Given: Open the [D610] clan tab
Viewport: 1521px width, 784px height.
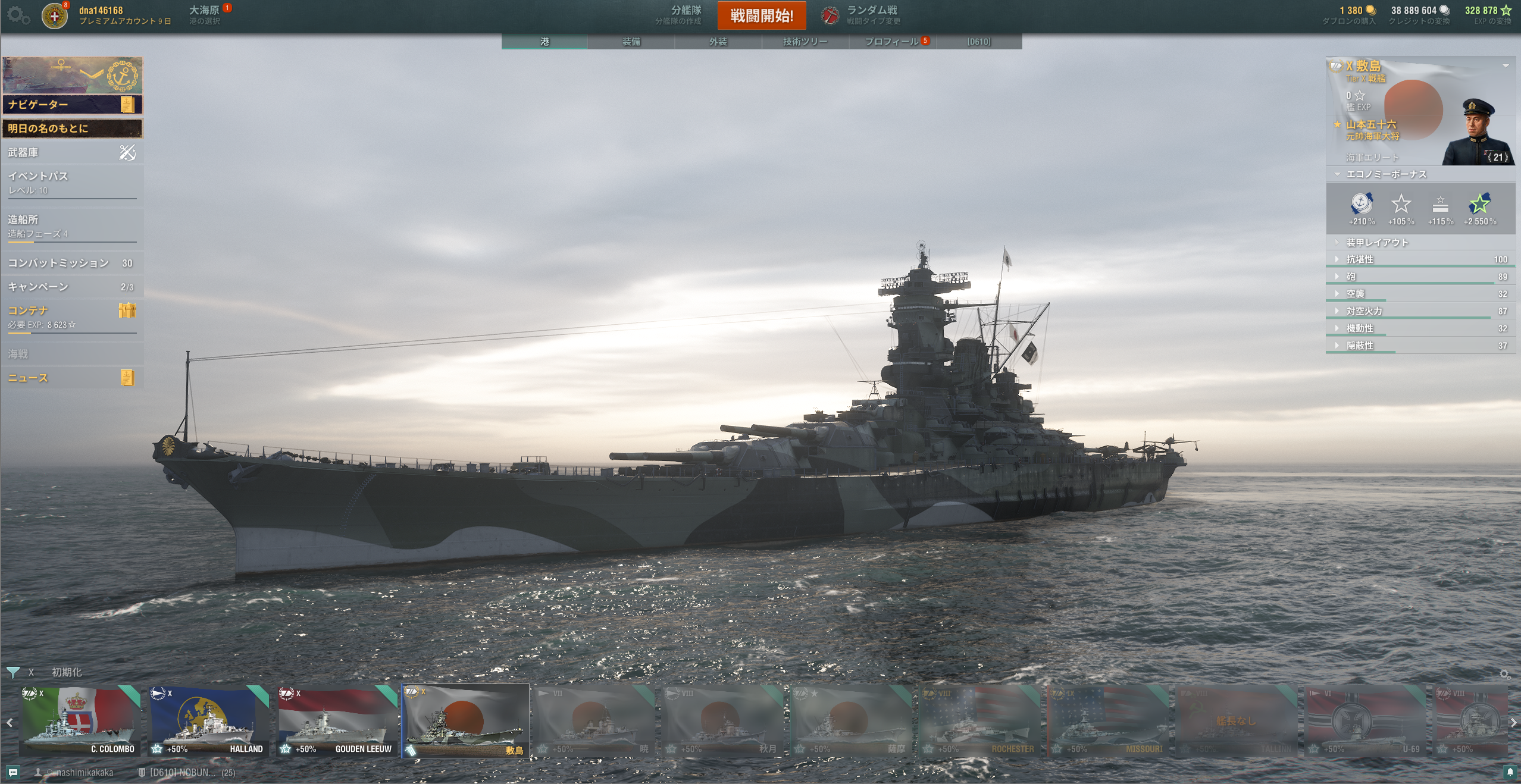Looking at the screenshot, I should [x=978, y=42].
